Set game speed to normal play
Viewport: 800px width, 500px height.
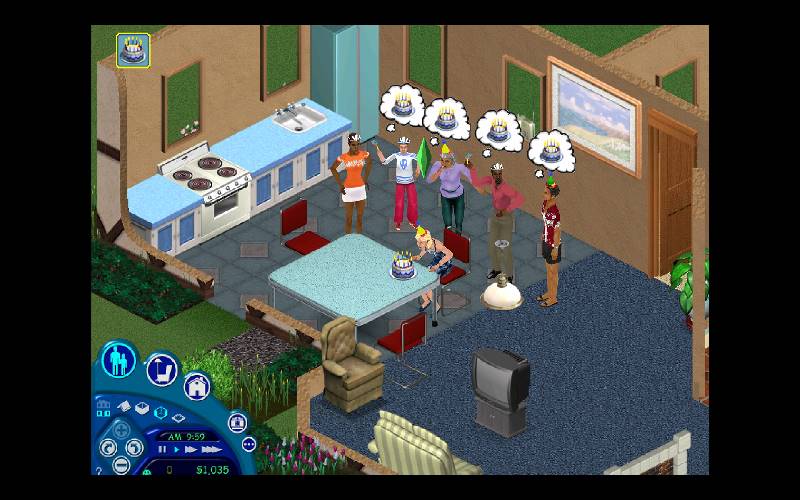(177, 449)
